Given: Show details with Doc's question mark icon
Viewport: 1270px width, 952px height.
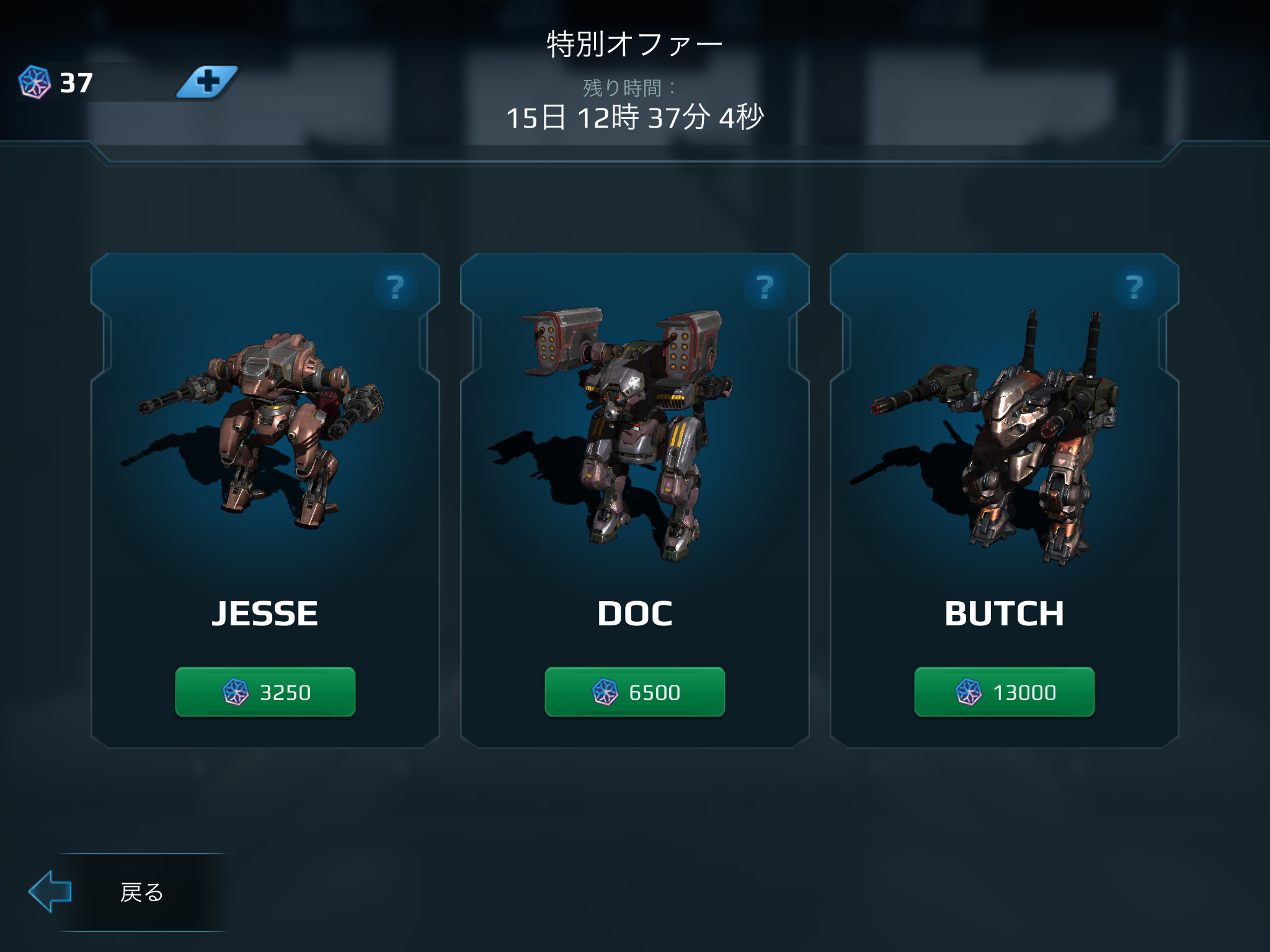Looking at the screenshot, I should click(765, 288).
